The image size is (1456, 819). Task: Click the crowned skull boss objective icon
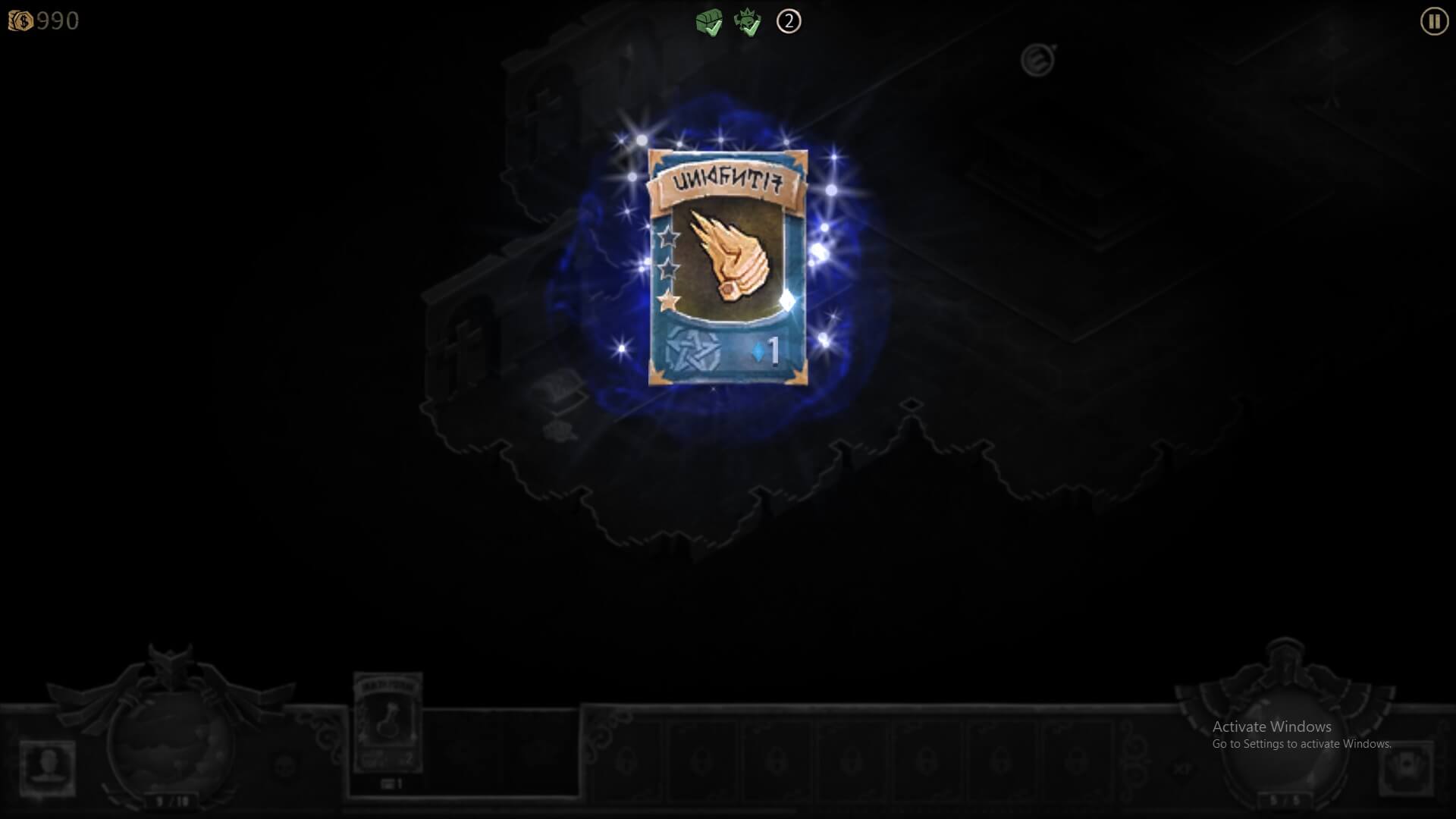point(748,22)
